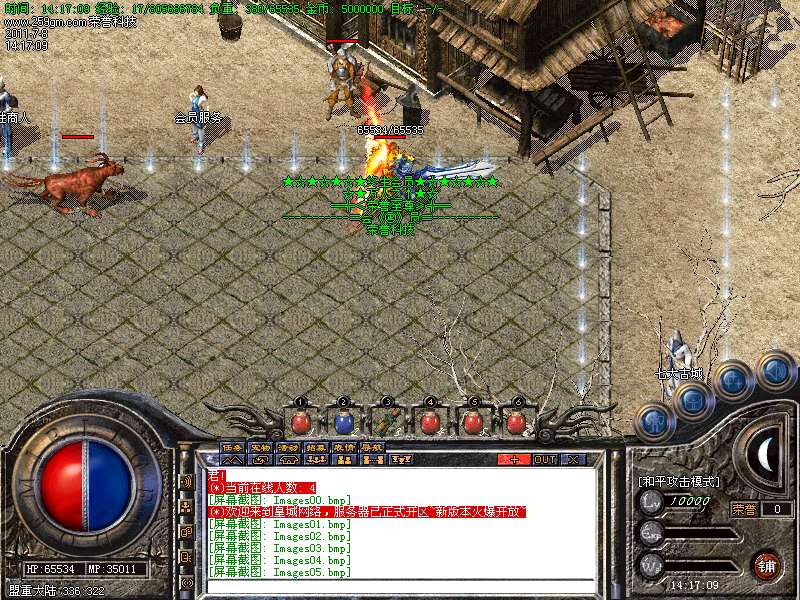Open the 表情 emotes tab
This screenshot has width=800, height=600.
[344, 447]
